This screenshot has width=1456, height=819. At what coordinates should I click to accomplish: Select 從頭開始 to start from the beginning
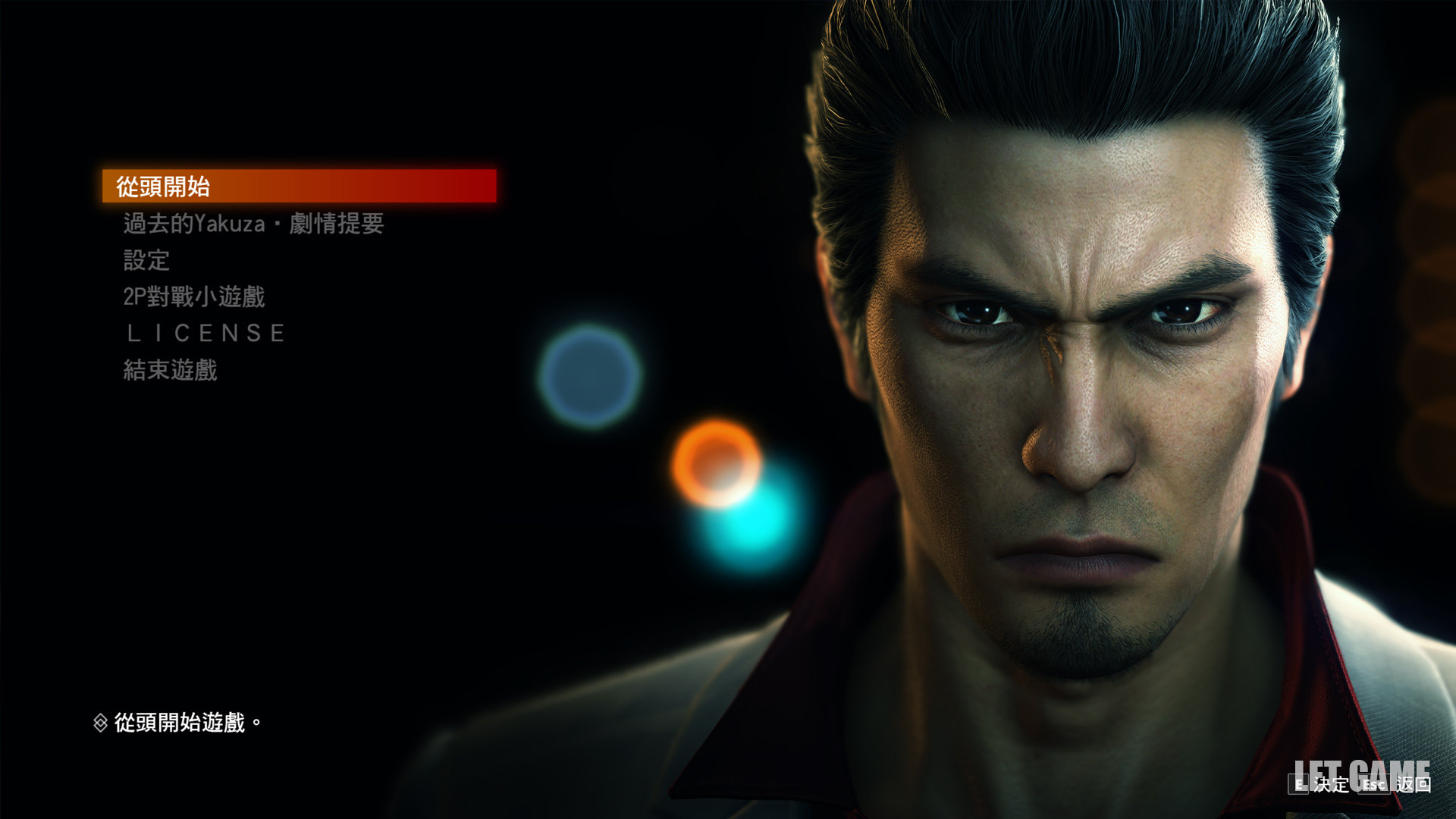click(x=163, y=187)
